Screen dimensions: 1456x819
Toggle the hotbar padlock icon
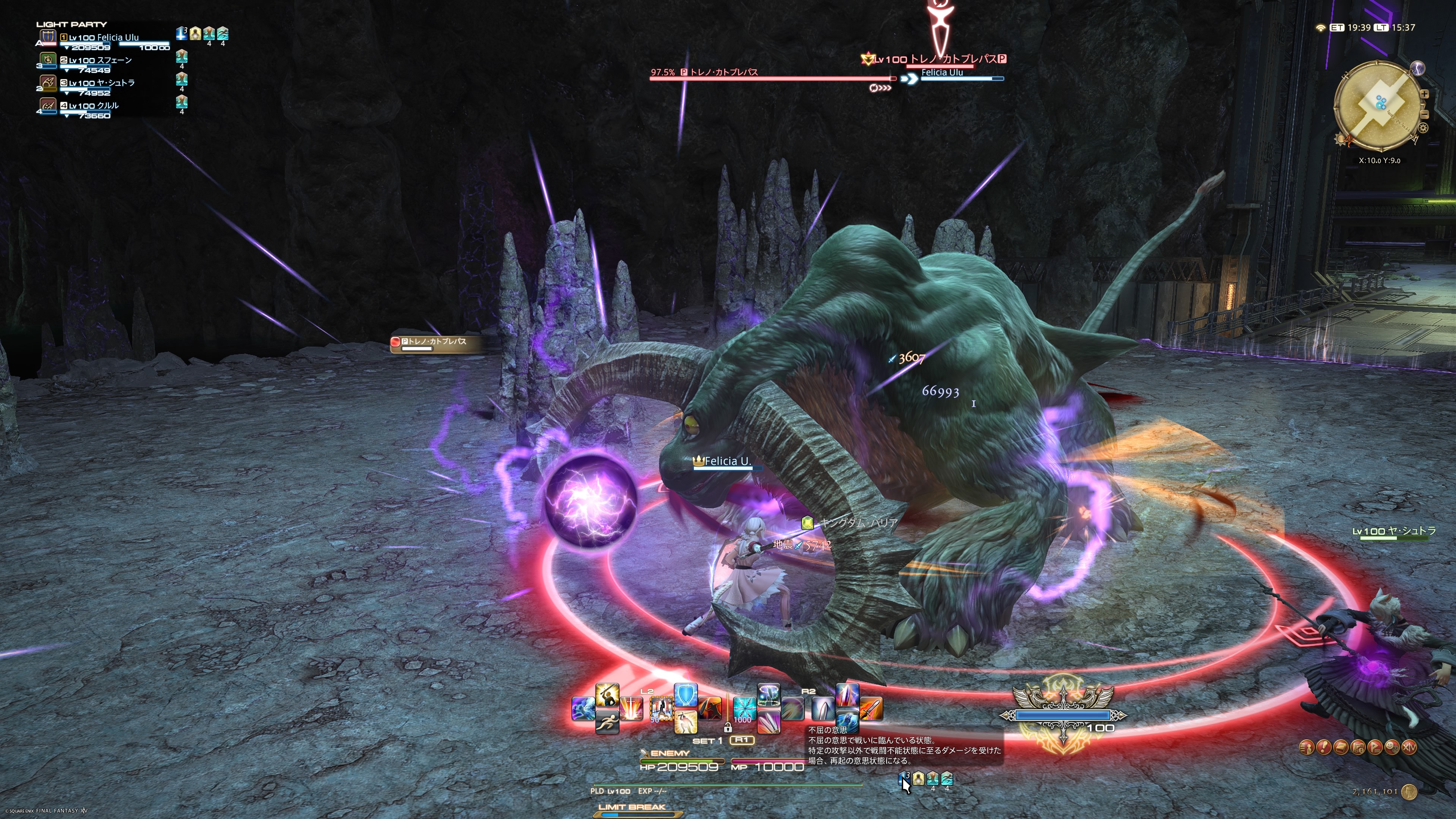(x=728, y=728)
